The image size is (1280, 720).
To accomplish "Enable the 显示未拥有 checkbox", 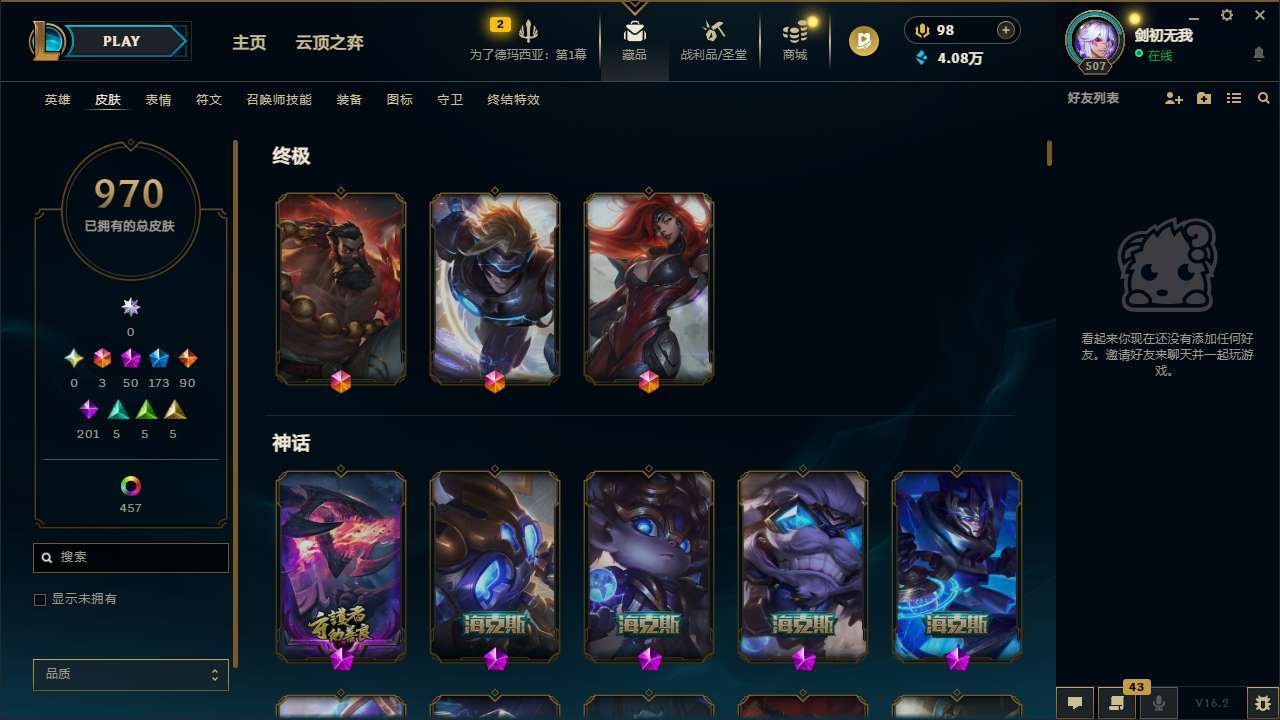I will tap(40, 599).
